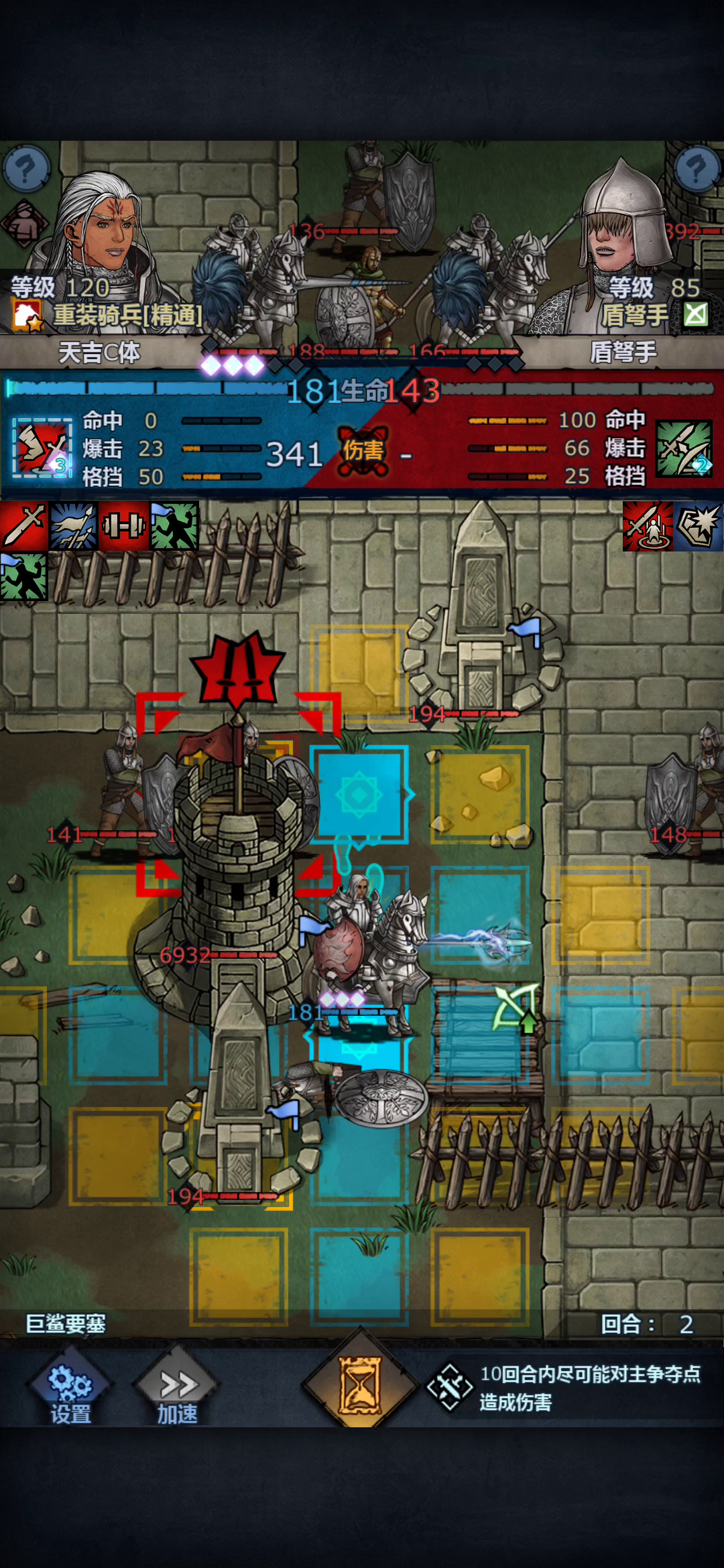Select the enemy crossbow skill icon marked 2
Screen dimensions: 724x1568
coord(684,448)
